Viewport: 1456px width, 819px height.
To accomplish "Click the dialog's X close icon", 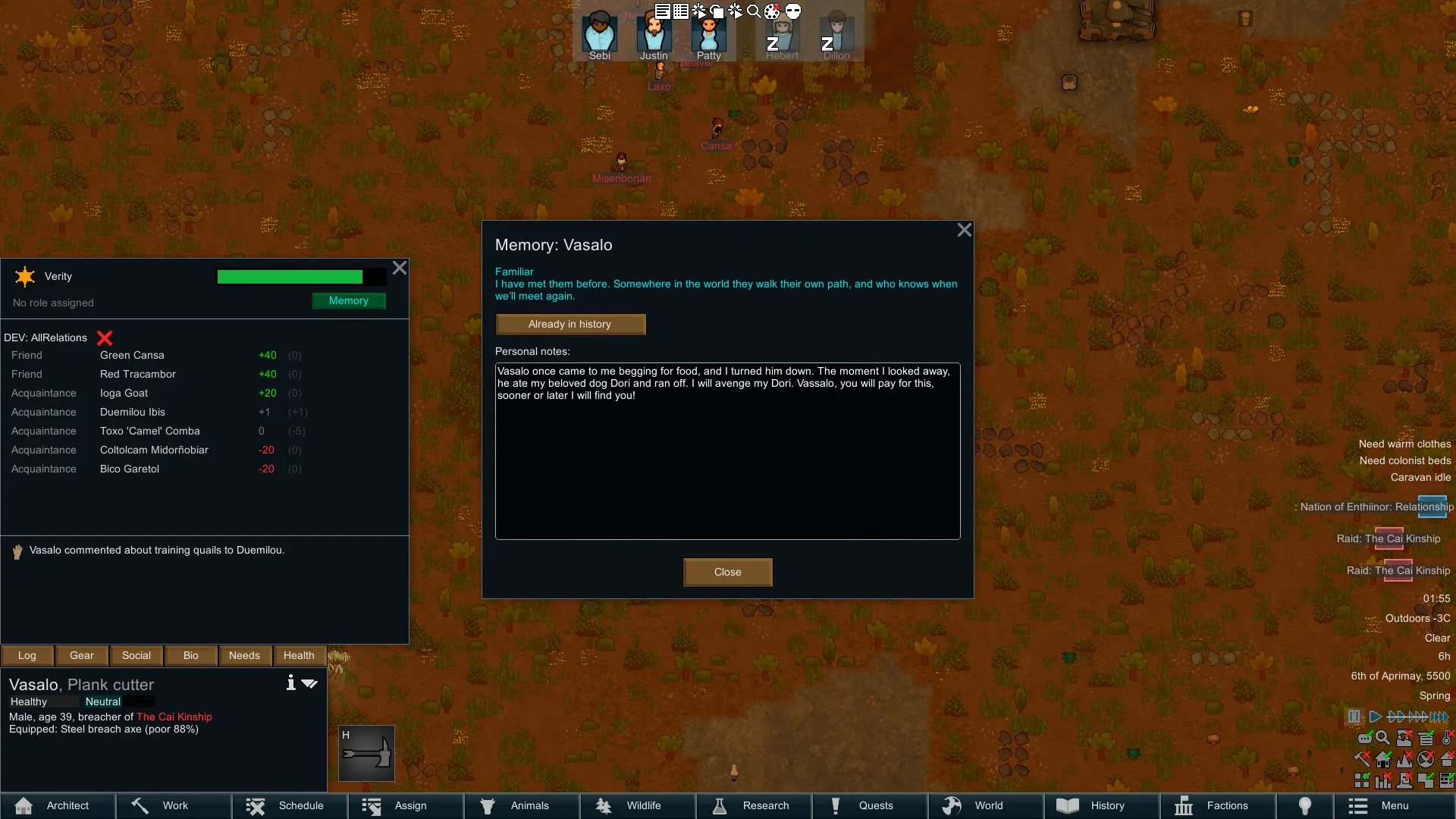I will click(x=964, y=230).
